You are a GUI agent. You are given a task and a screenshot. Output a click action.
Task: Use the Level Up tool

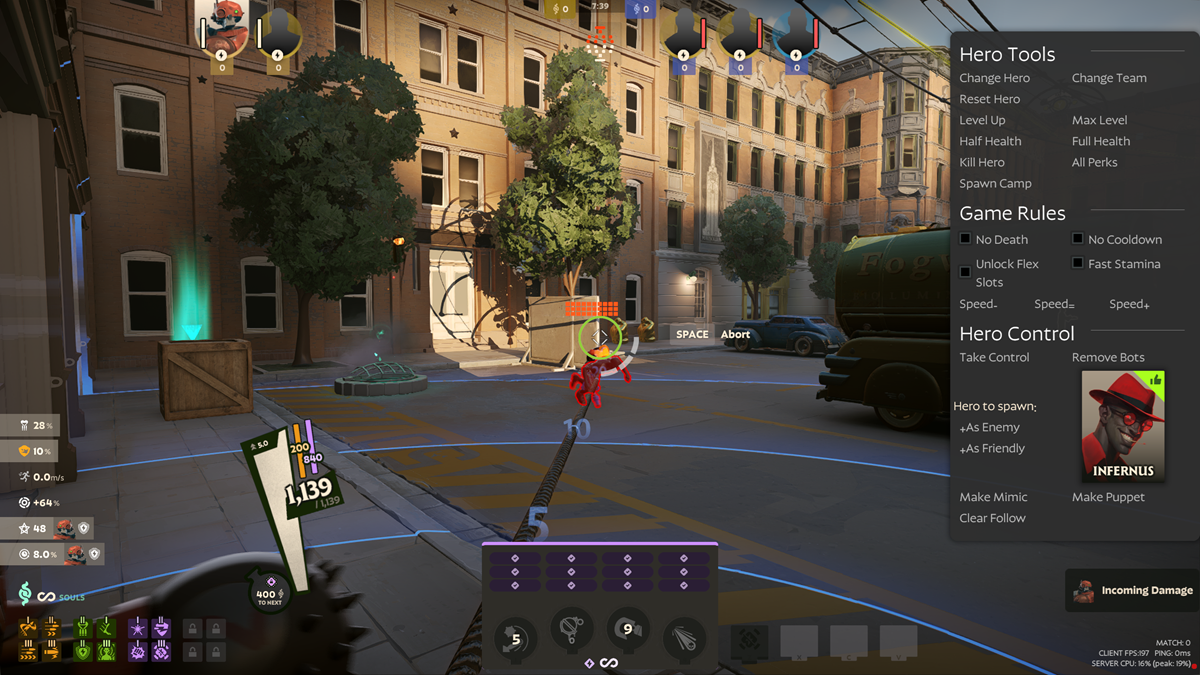(x=982, y=120)
